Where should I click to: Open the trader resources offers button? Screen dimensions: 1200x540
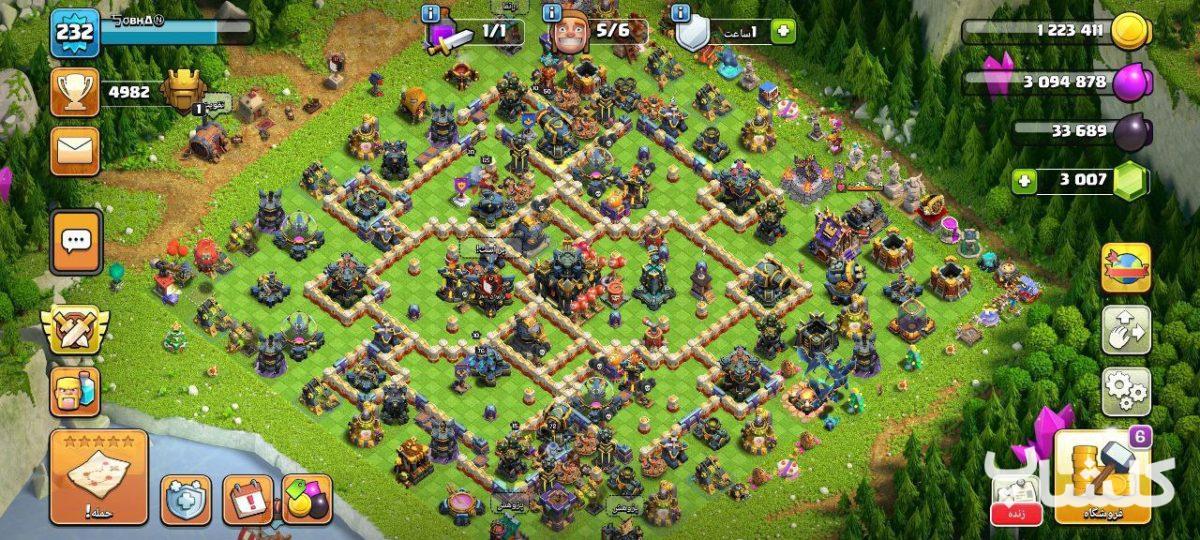307,499
